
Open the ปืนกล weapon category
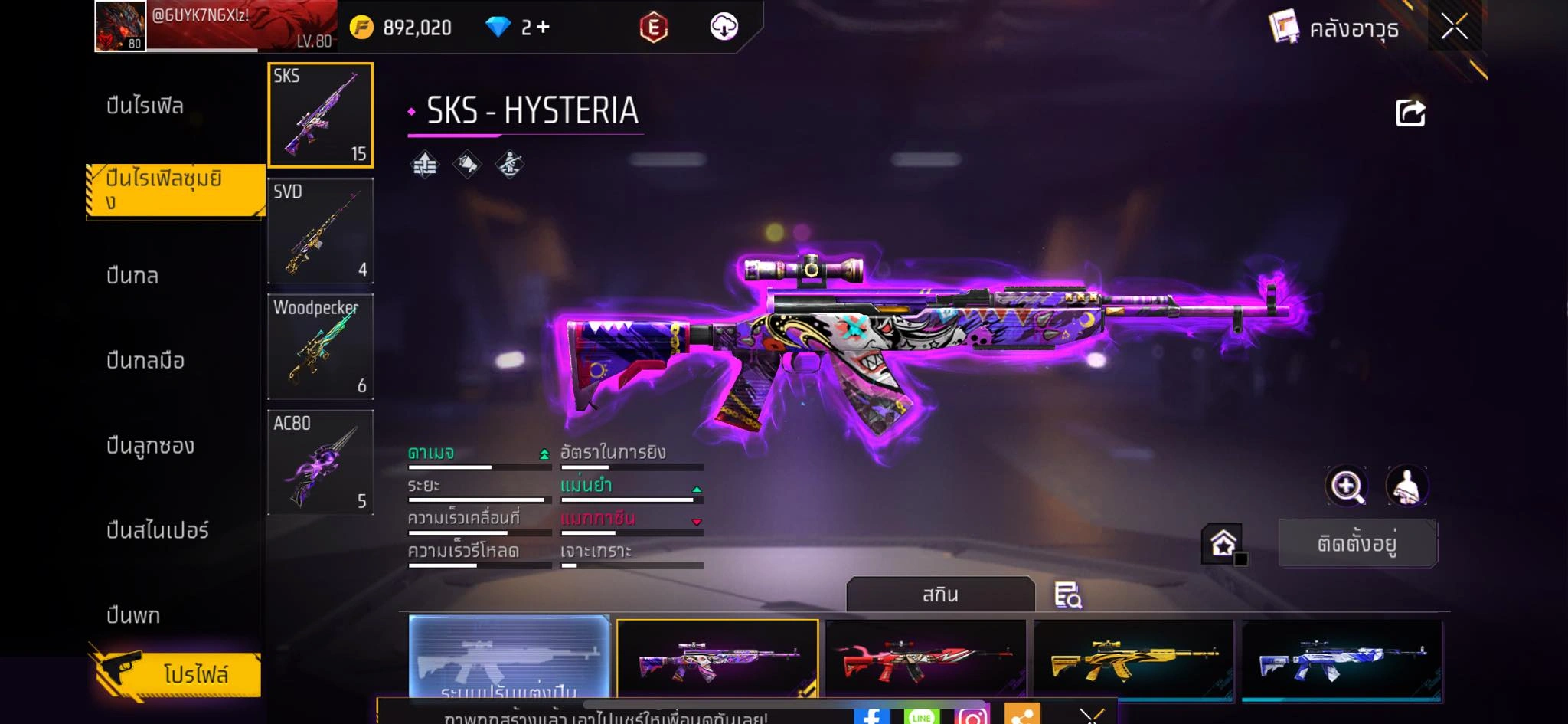pyautogui.click(x=132, y=276)
